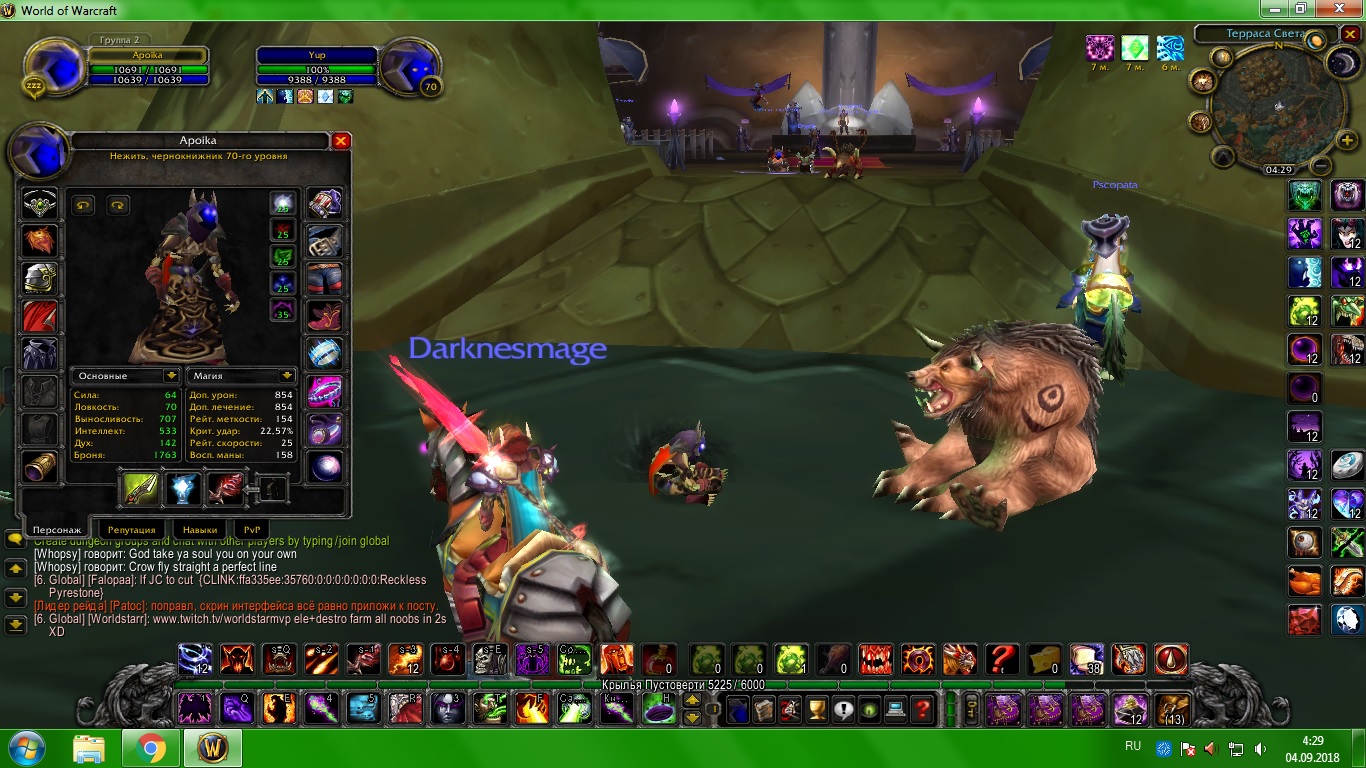Use the cheese wedge food item
This screenshot has width=1366, height=768.
(x=1044, y=659)
